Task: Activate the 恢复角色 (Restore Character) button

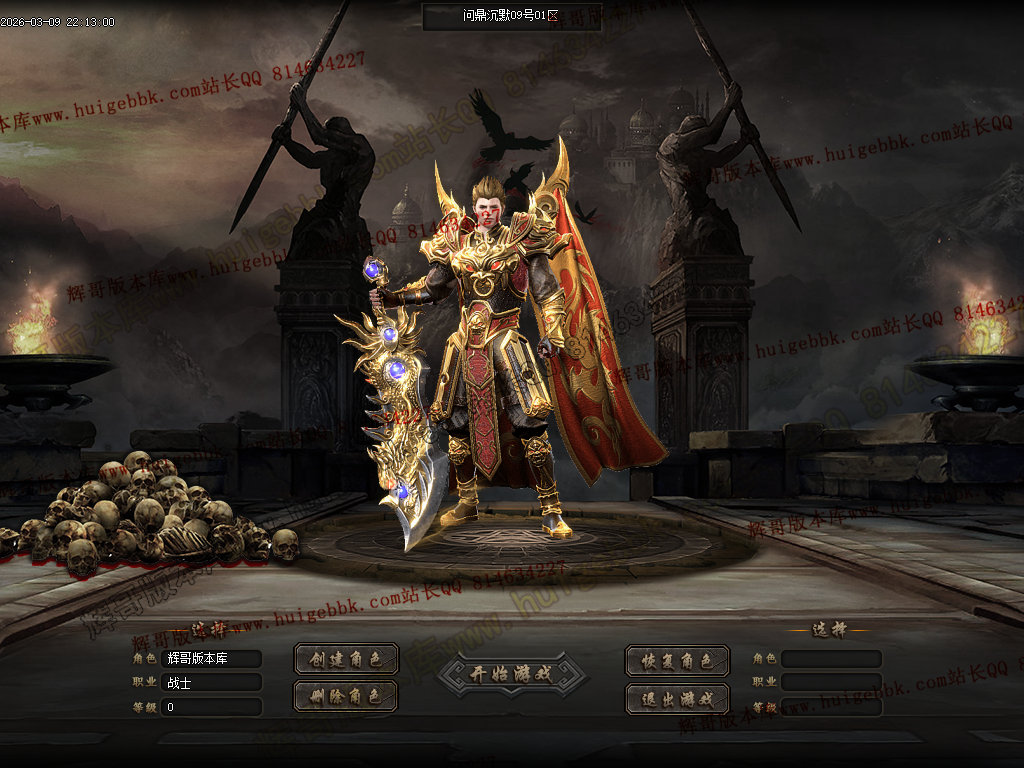Action: [x=677, y=661]
